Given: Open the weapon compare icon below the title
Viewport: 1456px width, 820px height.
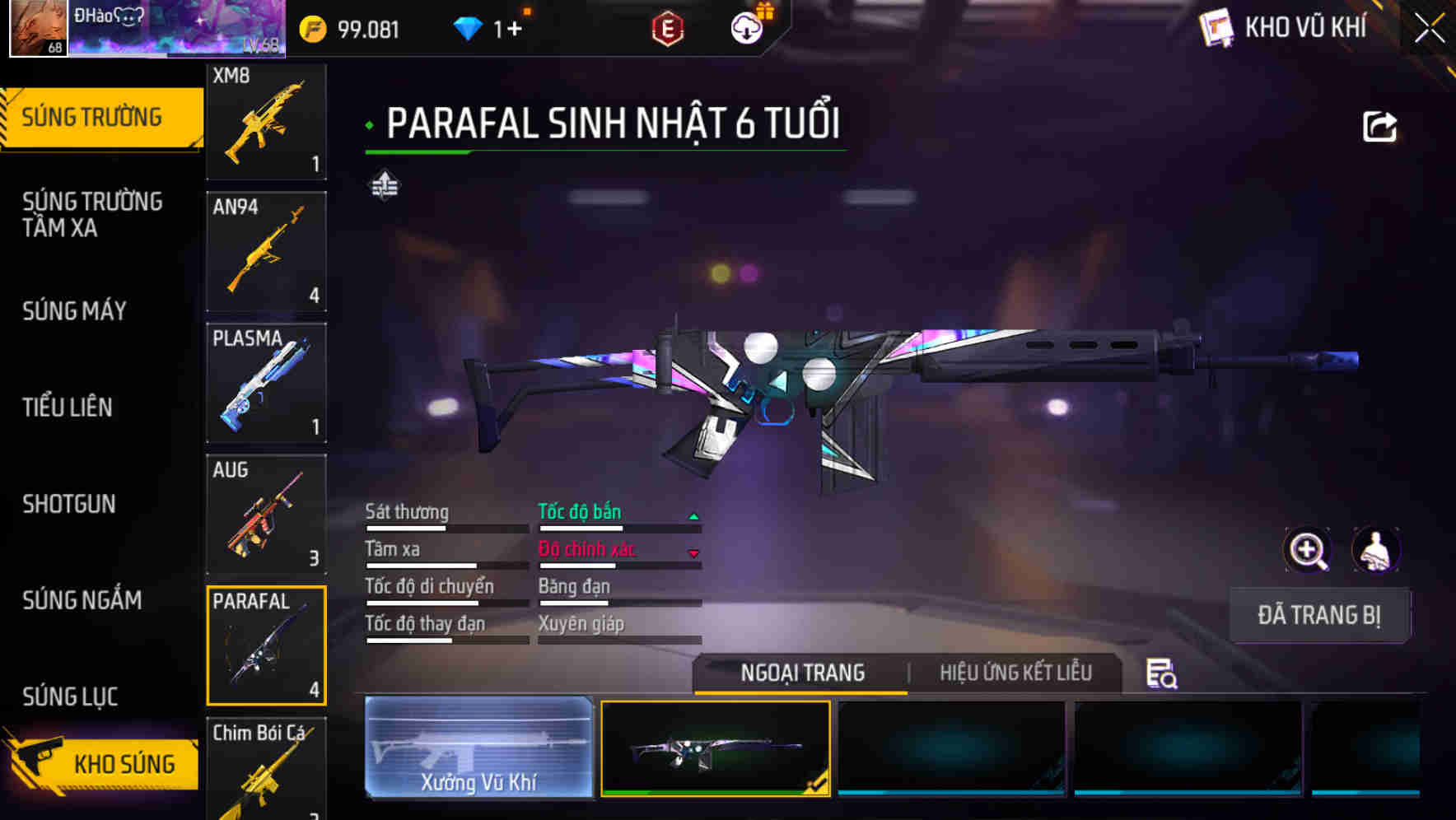Looking at the screenshot, I should (x=384, y=185).
